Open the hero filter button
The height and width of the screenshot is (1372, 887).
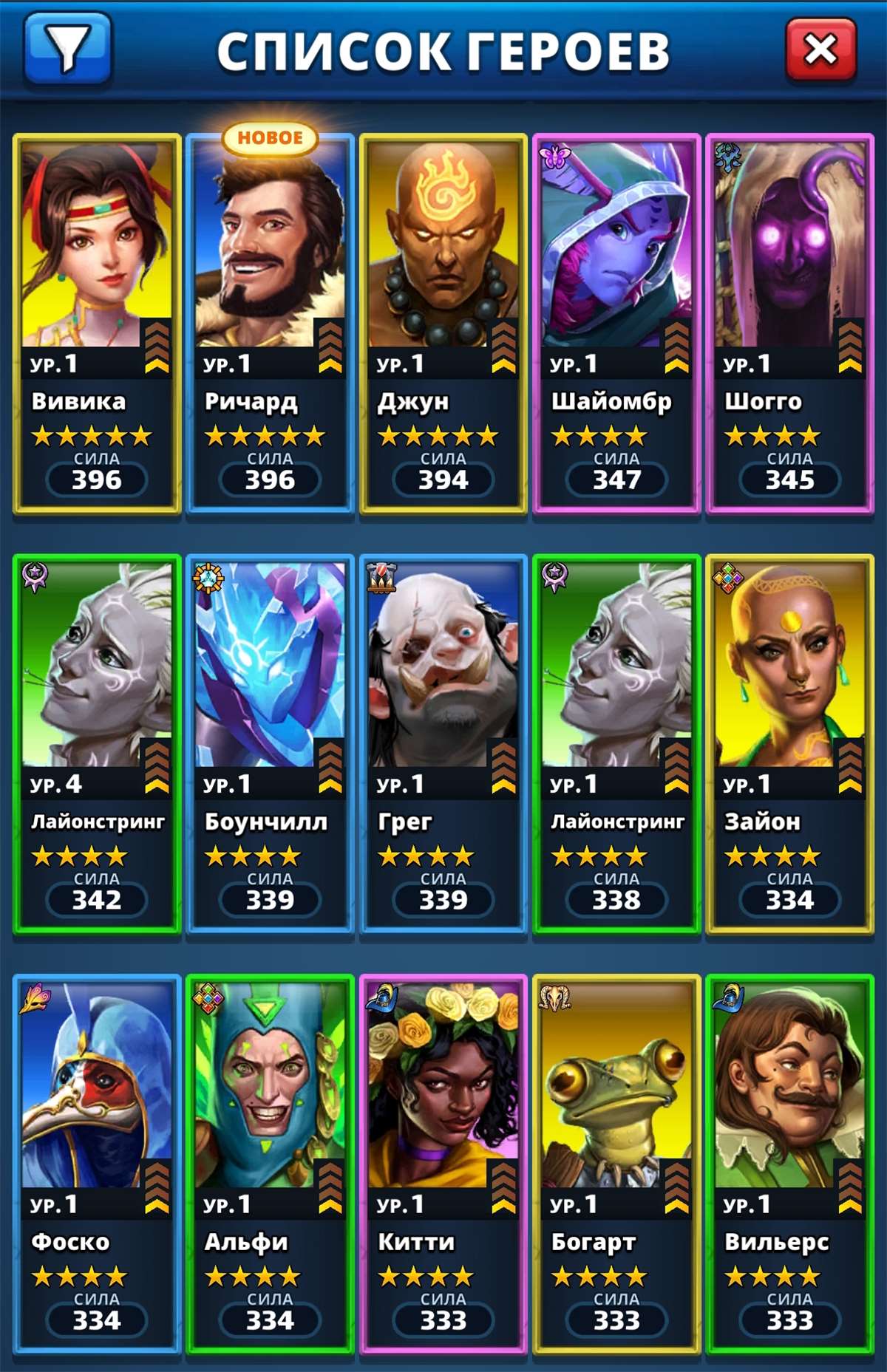pyautogui.click(x=68, y=49)
